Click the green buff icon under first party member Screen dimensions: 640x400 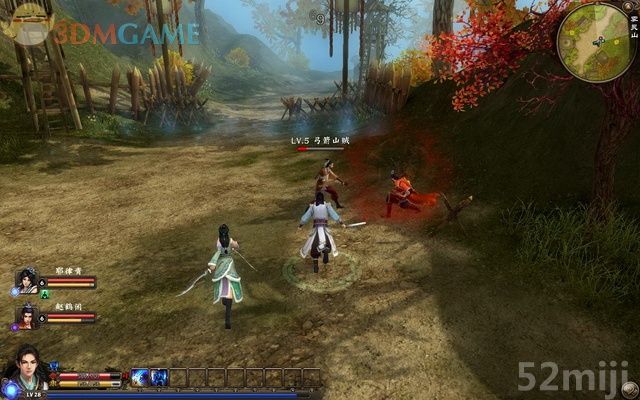tap(45, 296)
